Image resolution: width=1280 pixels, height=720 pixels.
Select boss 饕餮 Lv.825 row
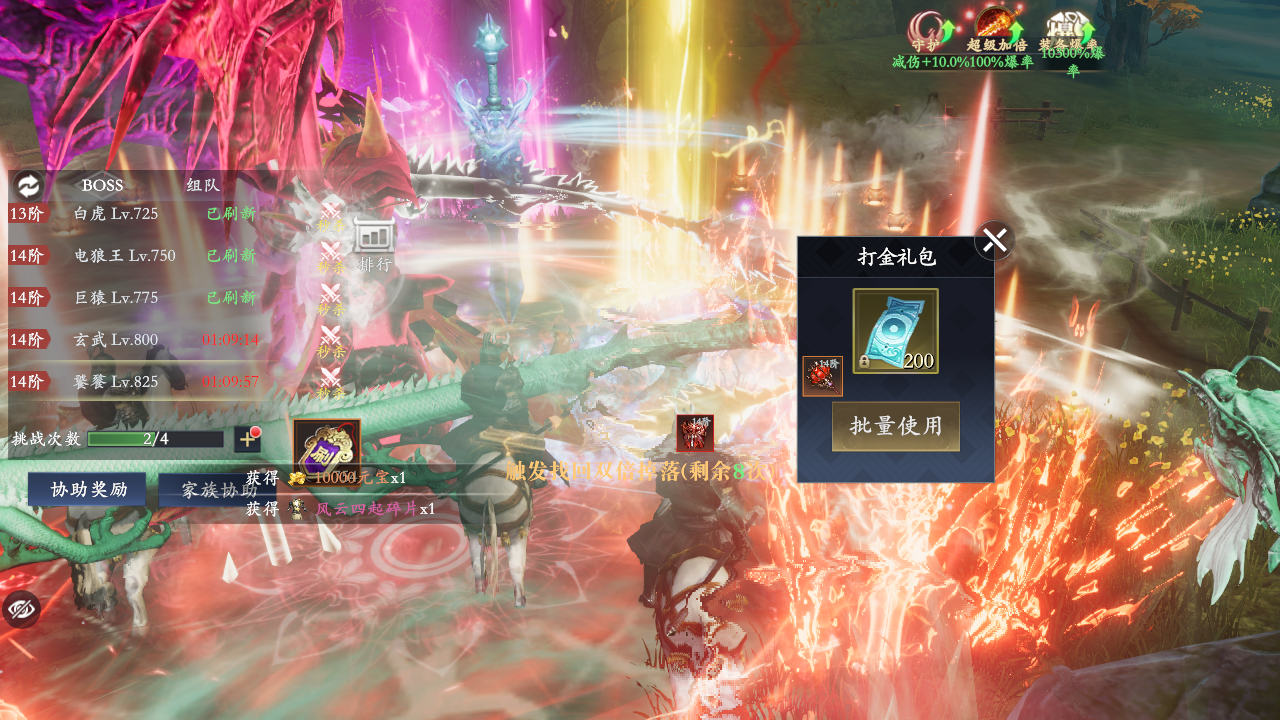tap(135, 382)
